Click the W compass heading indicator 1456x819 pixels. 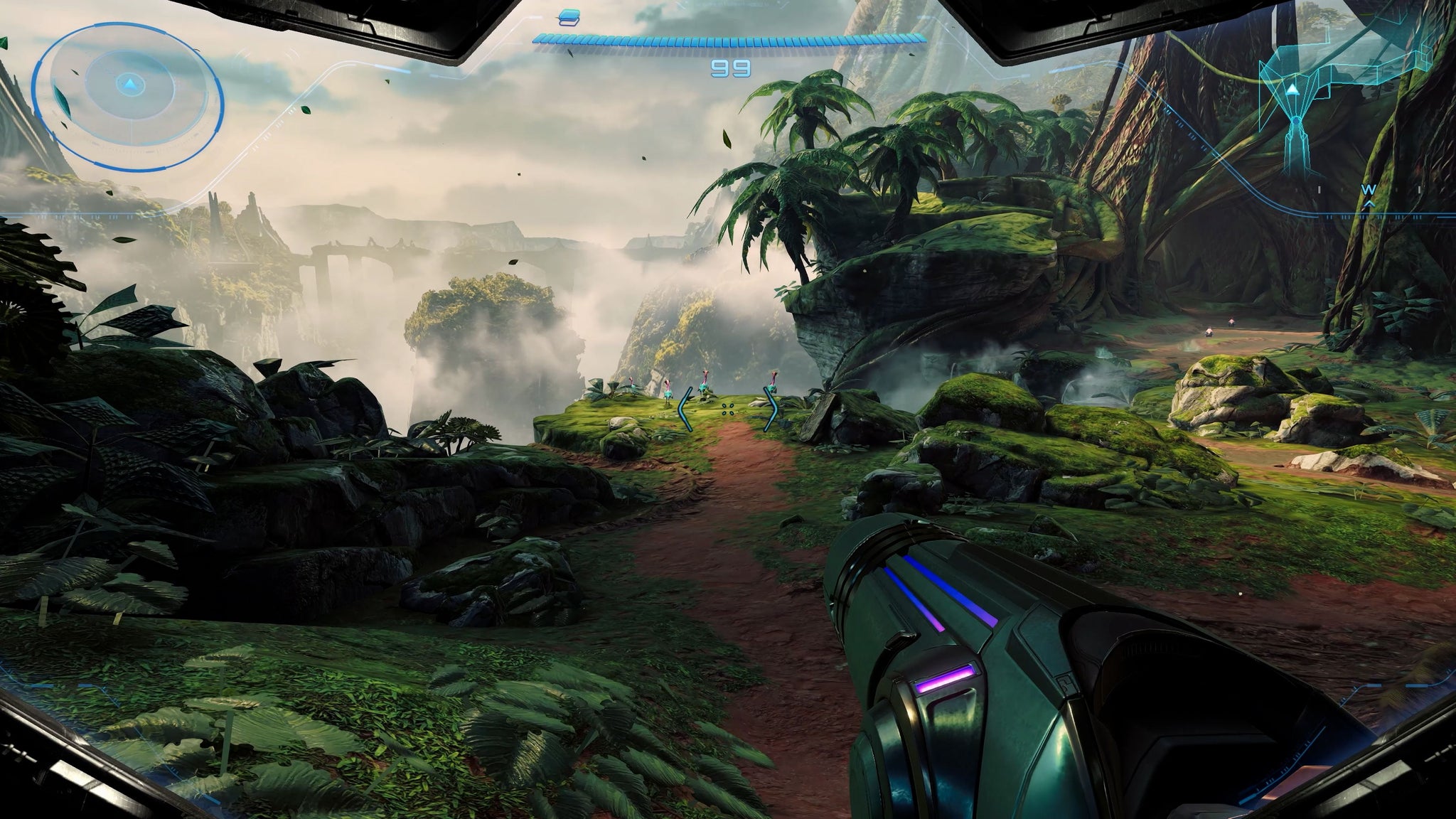1369,190
